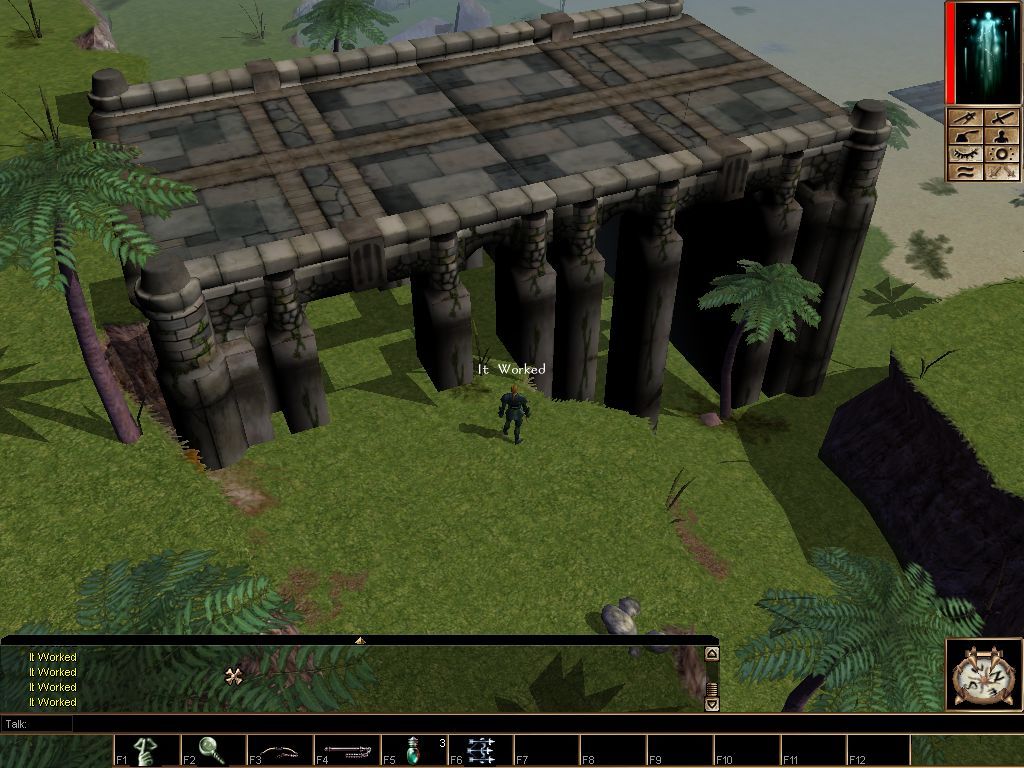Activate the F2 magnifying glass quickslot
The image size is (1024, 768).
coord(213,751)
